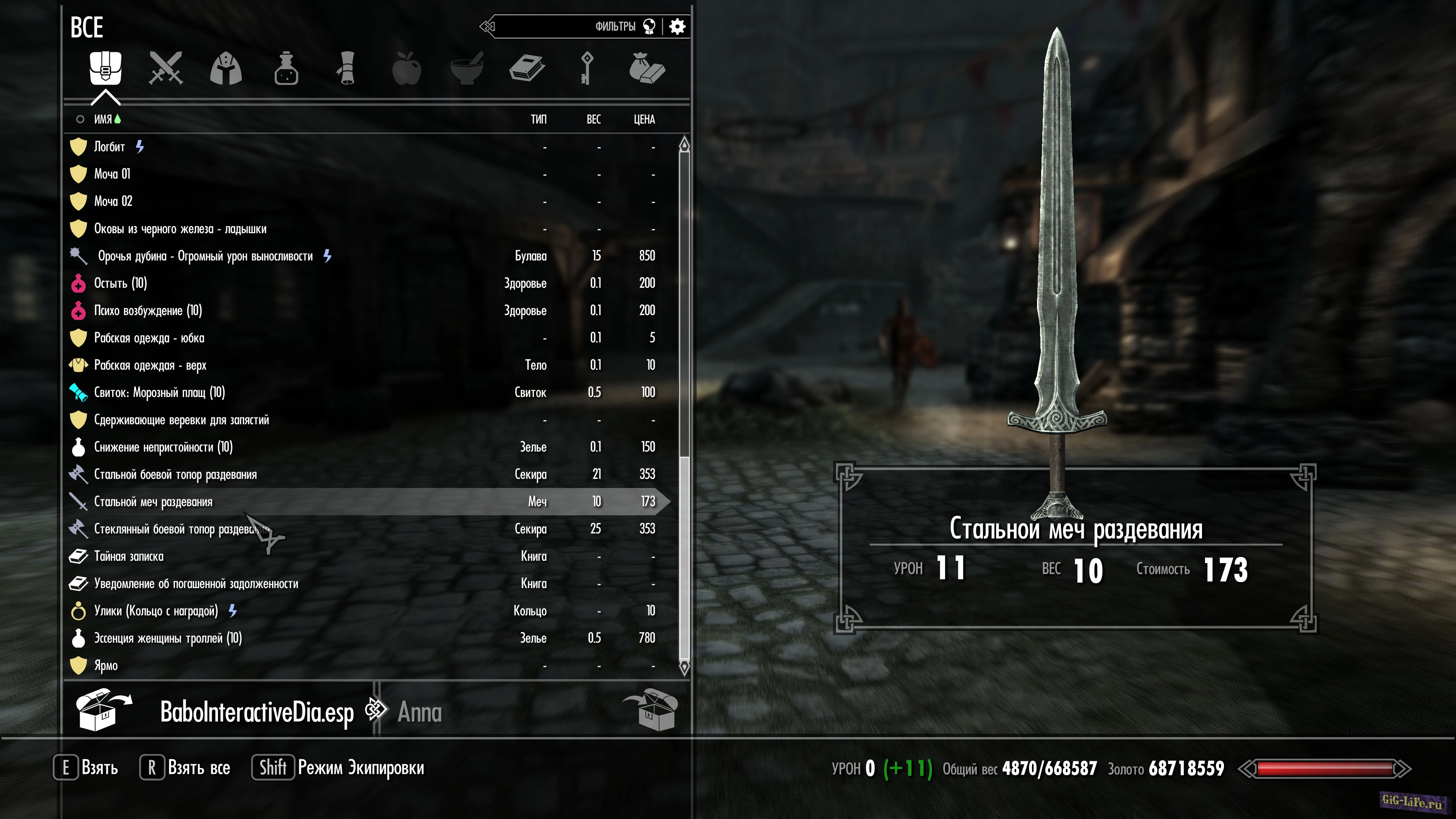Choose the Свиток: Морозный плащ scroll

[159, 392]
